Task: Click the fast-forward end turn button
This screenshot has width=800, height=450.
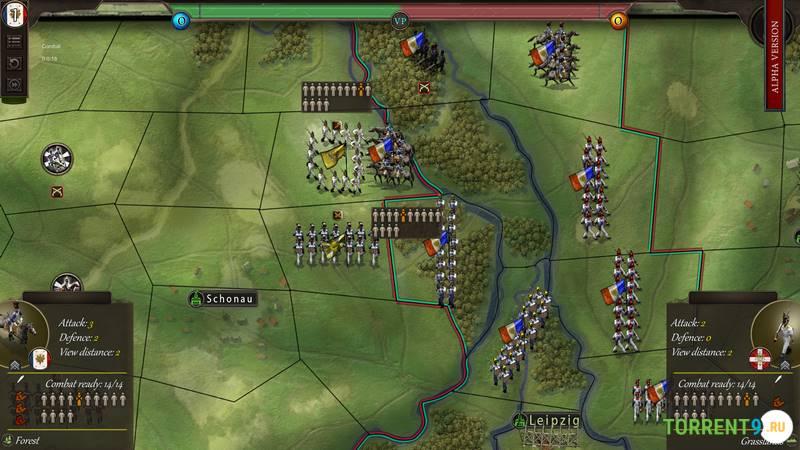Action: (x=15, y=85)
